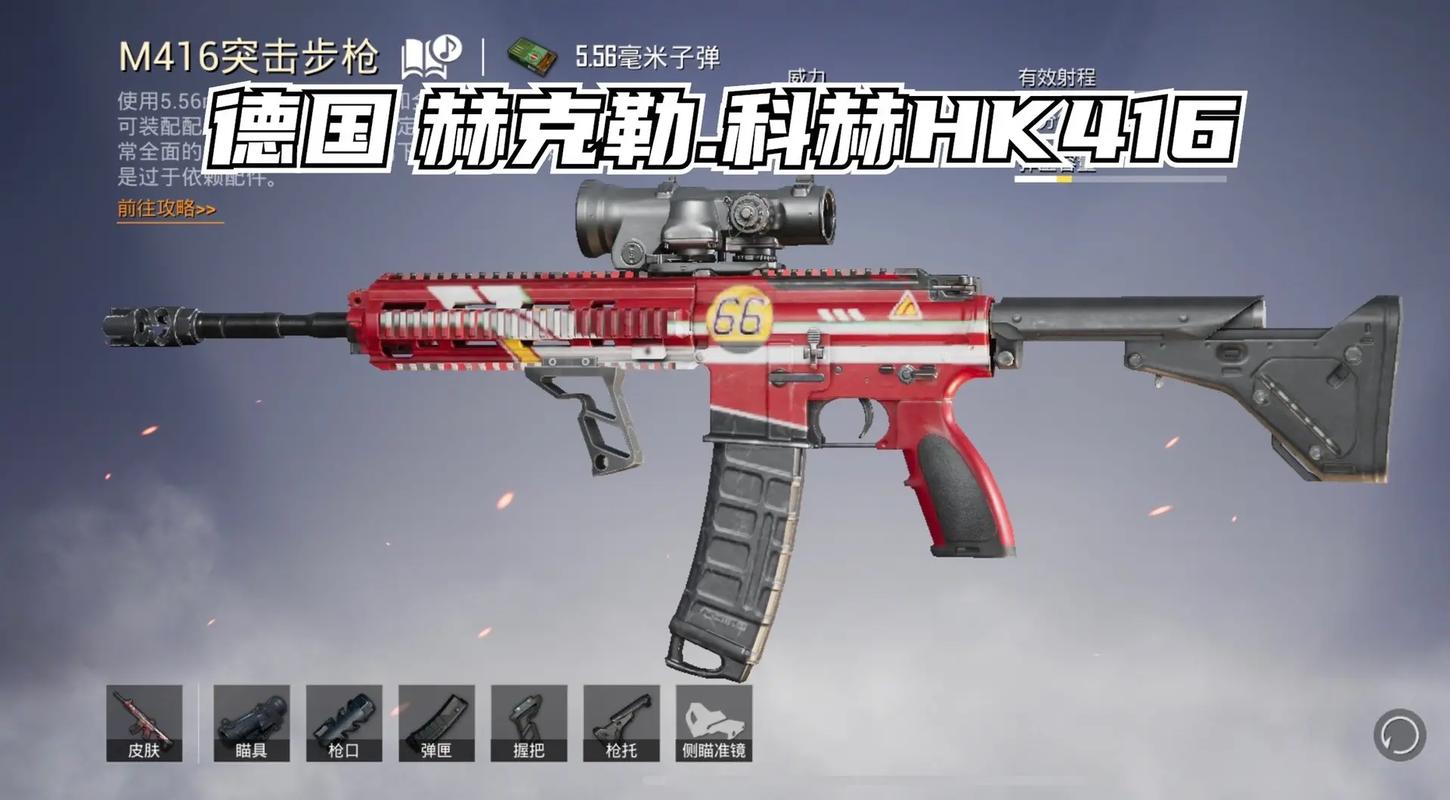Open the 皮肤 weapon skin slot

tap(143, 722)
